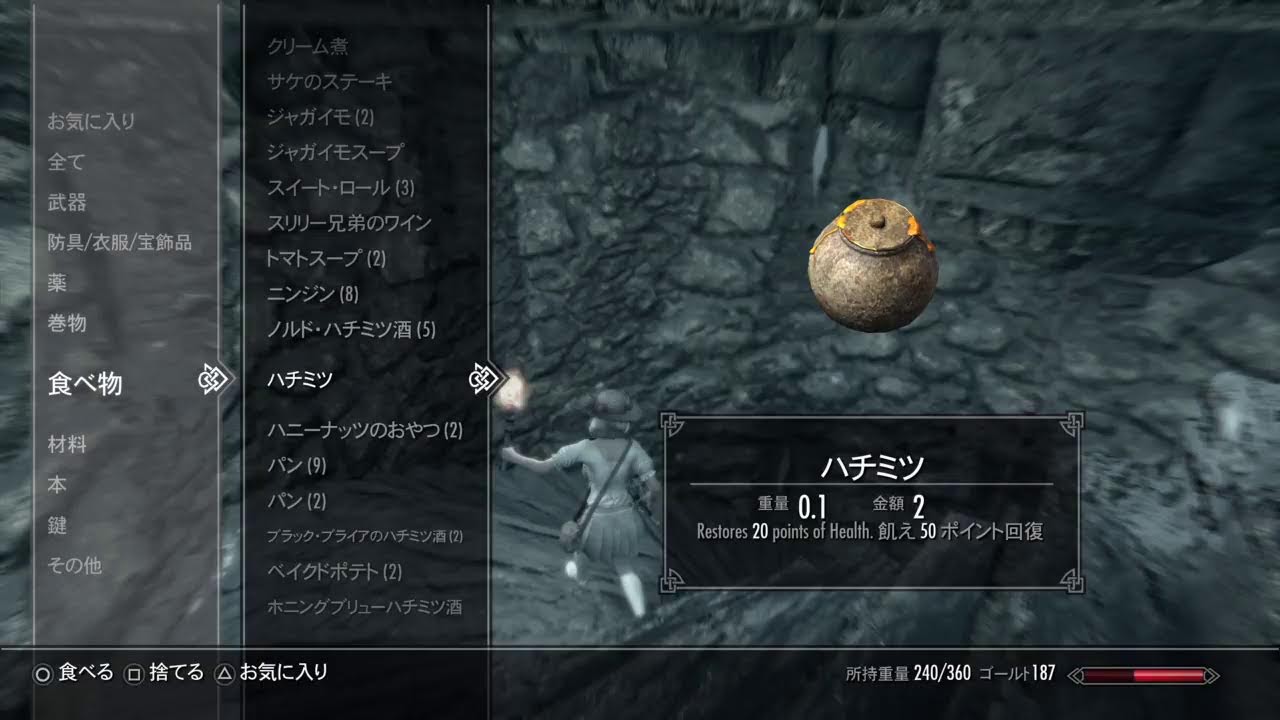Choose ベイクドポテト (2)
Viewport: 1280px width, 720px height.
334,572
